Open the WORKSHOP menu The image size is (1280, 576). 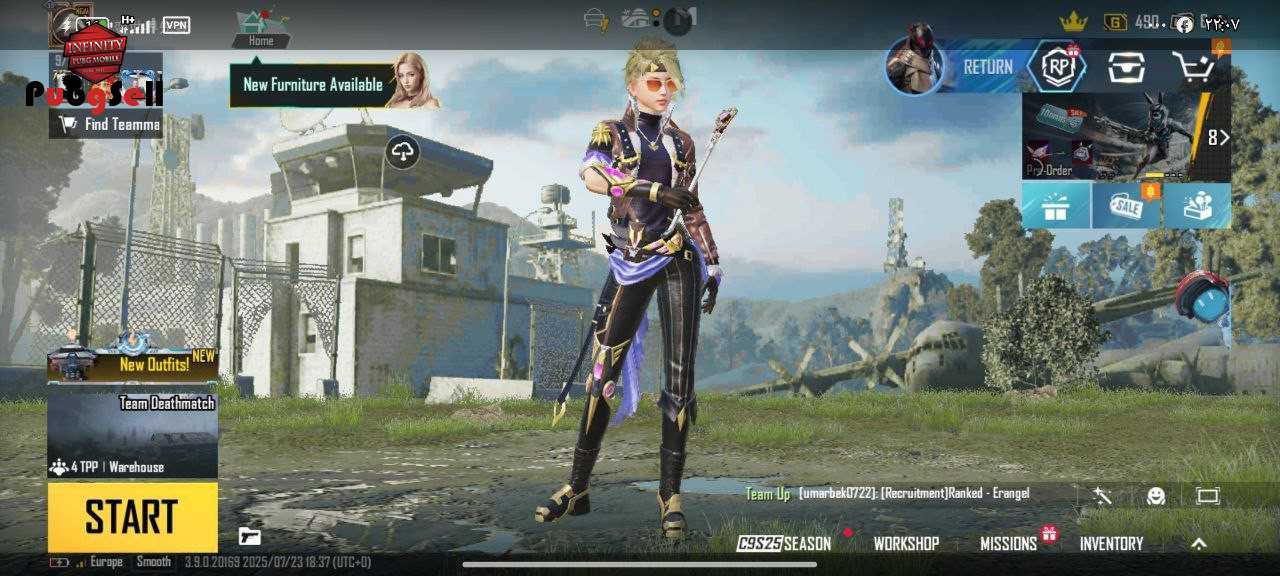(x=906, y=544)
